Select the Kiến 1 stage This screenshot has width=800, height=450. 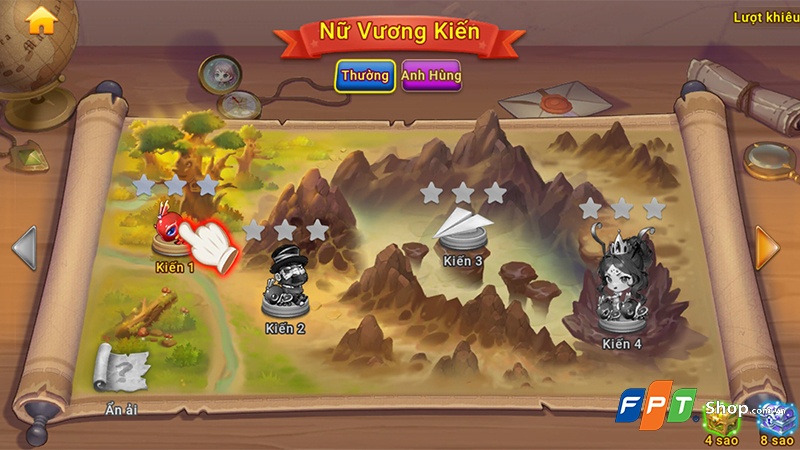[172, 232]
